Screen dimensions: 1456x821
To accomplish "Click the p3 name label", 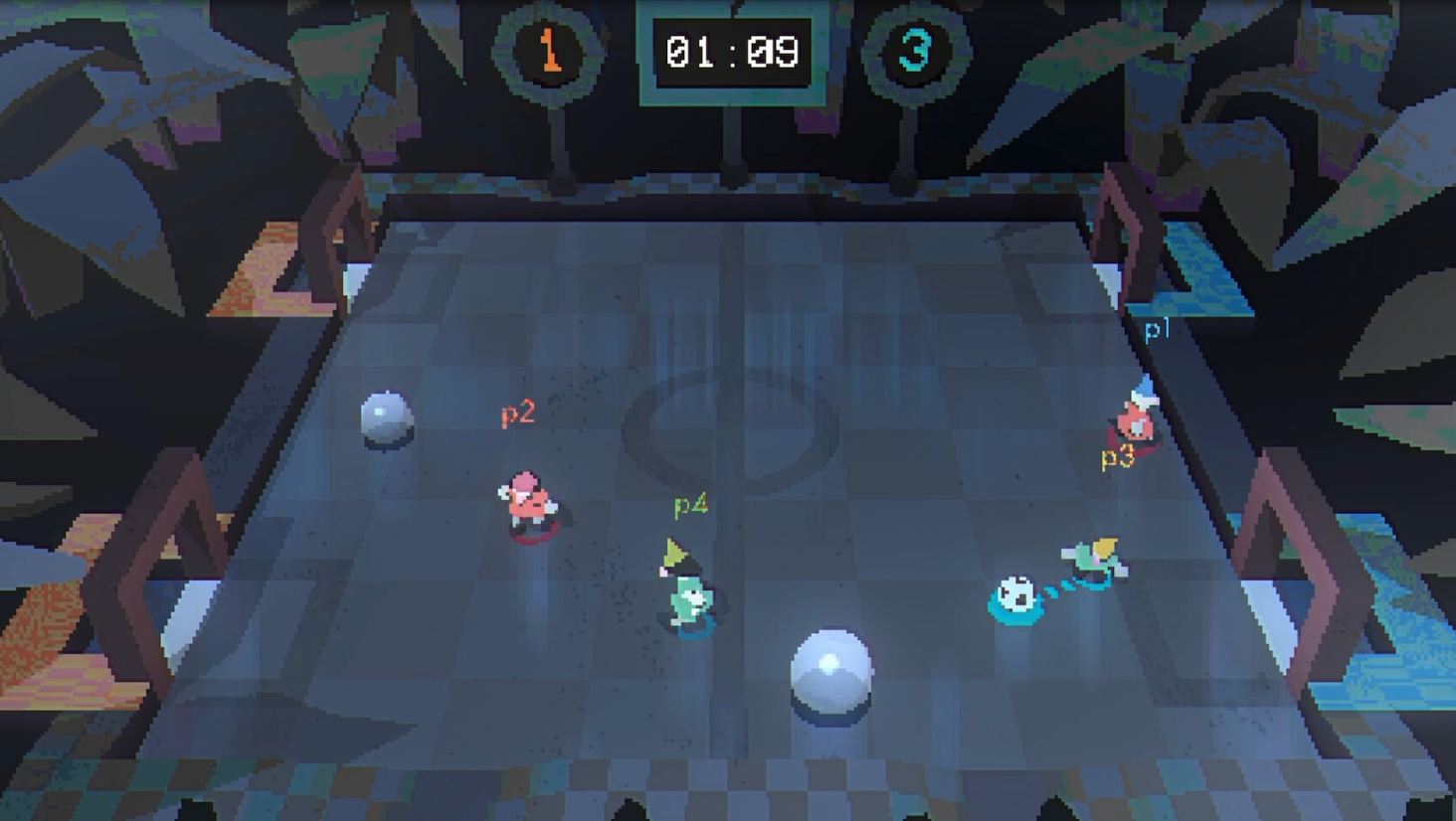I will (1118, 457).
